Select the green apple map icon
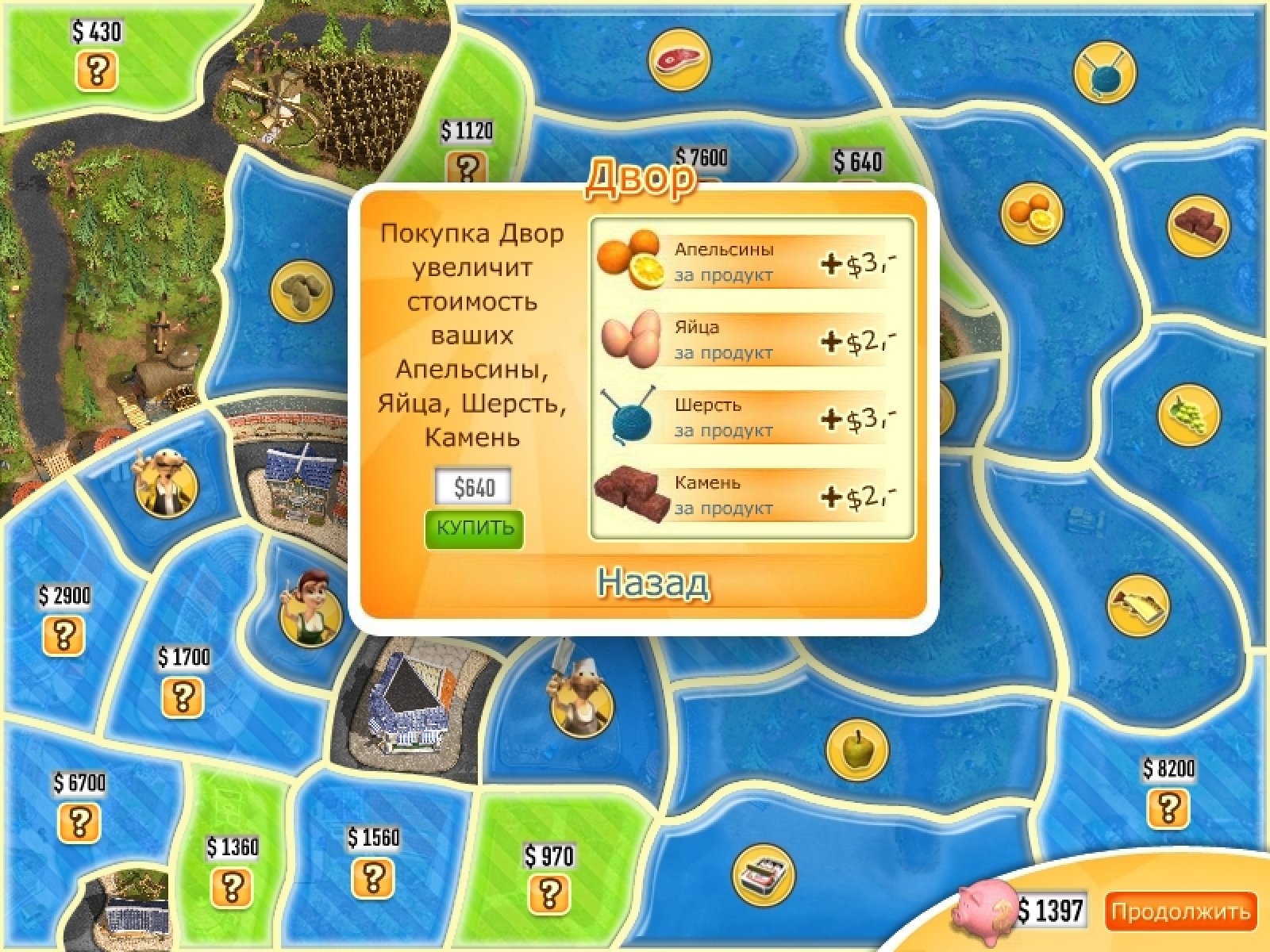 pos(856,749)
